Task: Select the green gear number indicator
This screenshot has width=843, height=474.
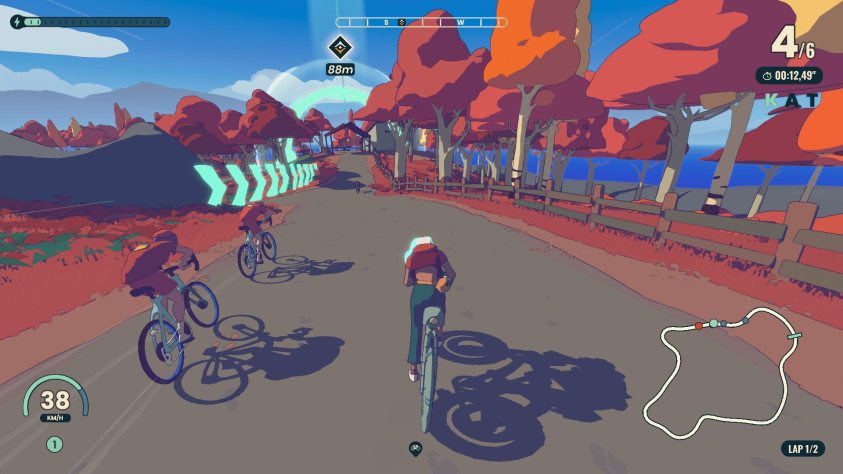Action: coord(54,443)
